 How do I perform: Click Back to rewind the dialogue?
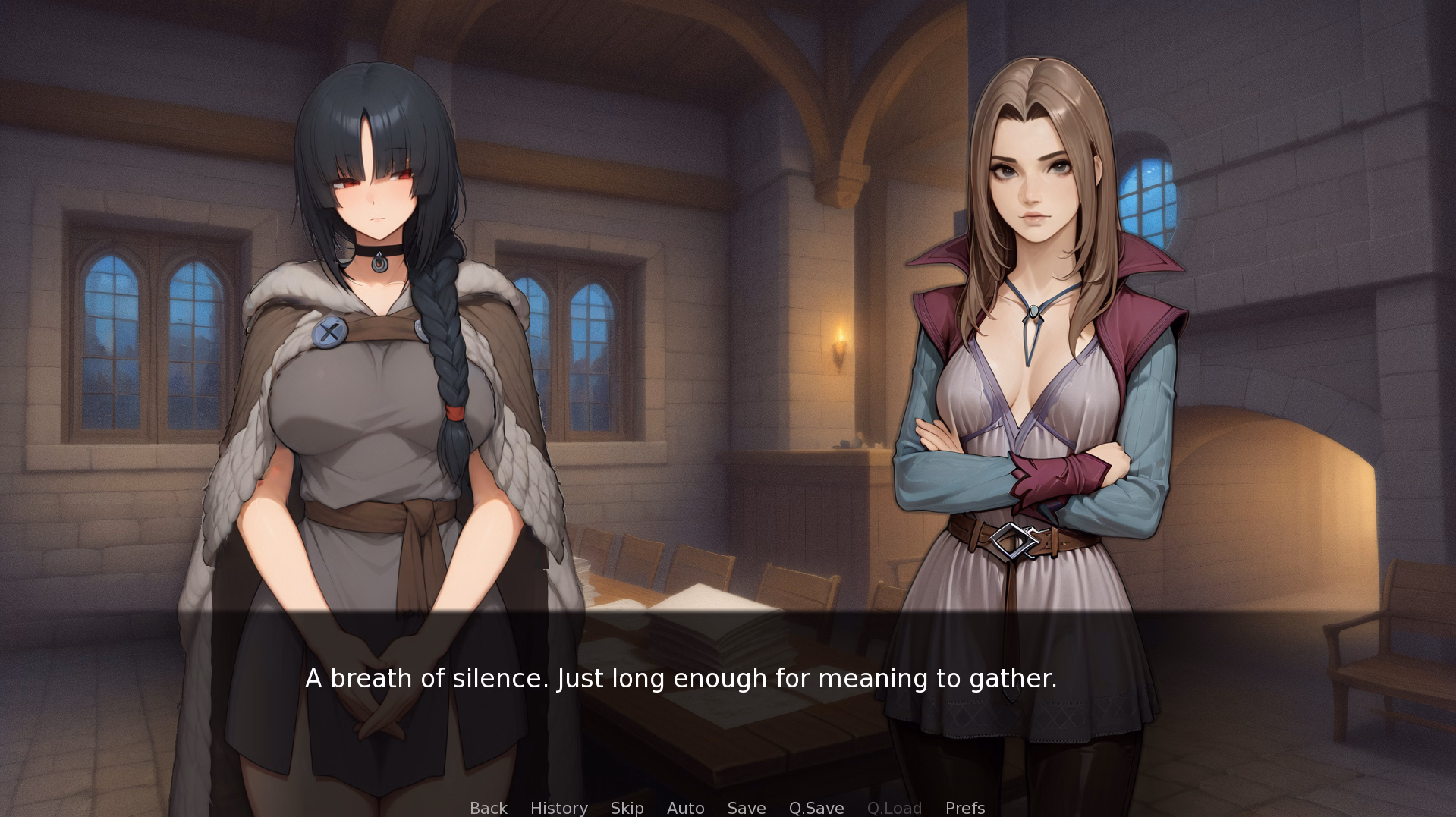click(488, 808)
